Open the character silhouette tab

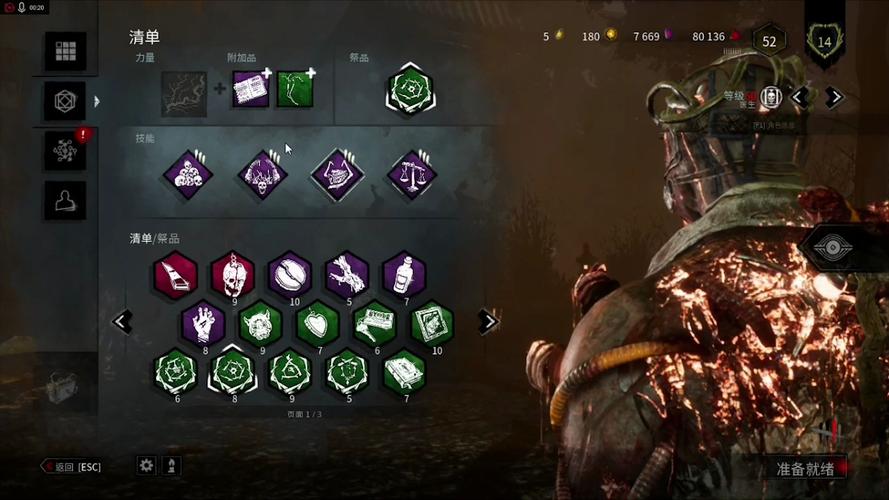click(65, 200)
